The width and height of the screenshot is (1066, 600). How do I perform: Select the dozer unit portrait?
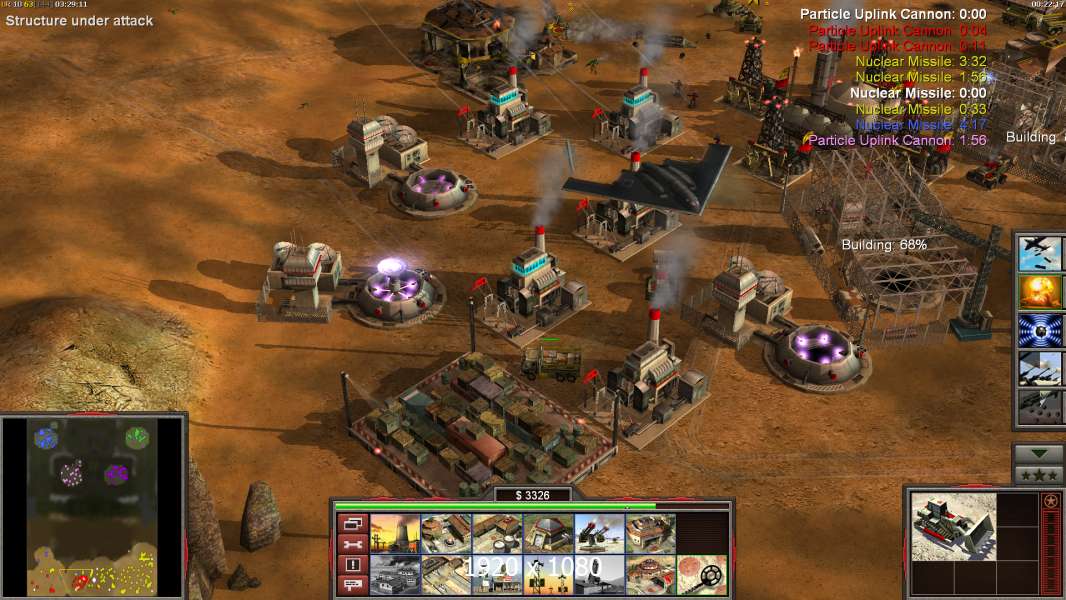pos(954,526)
